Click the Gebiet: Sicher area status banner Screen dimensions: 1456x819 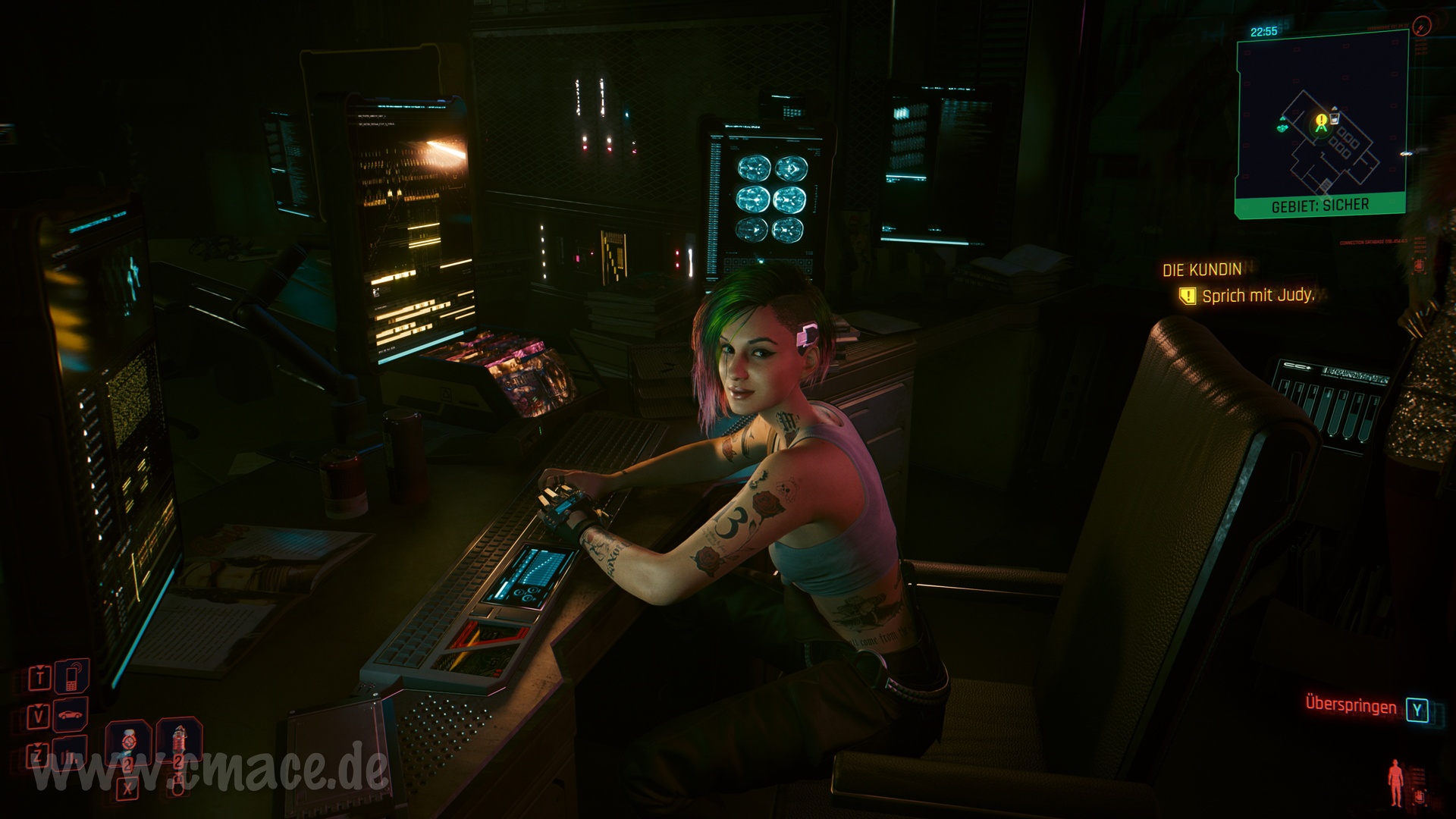(x=1319, y=206)
